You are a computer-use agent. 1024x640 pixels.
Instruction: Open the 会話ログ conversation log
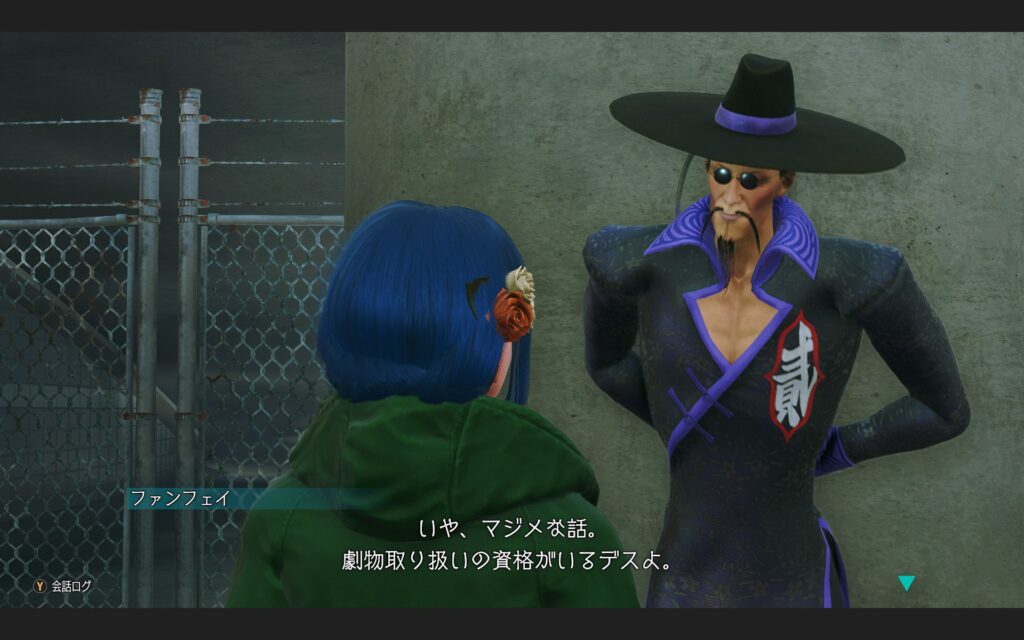62,586
